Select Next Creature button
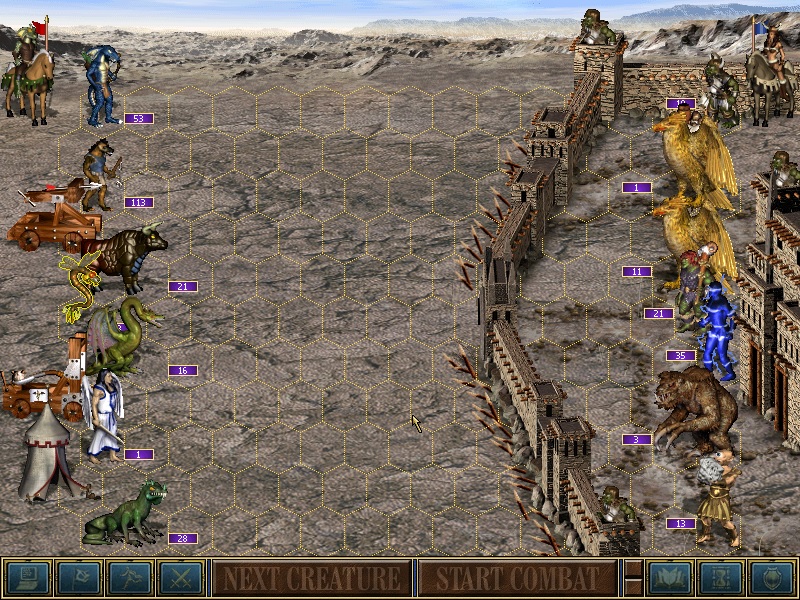 pos(312,577)
